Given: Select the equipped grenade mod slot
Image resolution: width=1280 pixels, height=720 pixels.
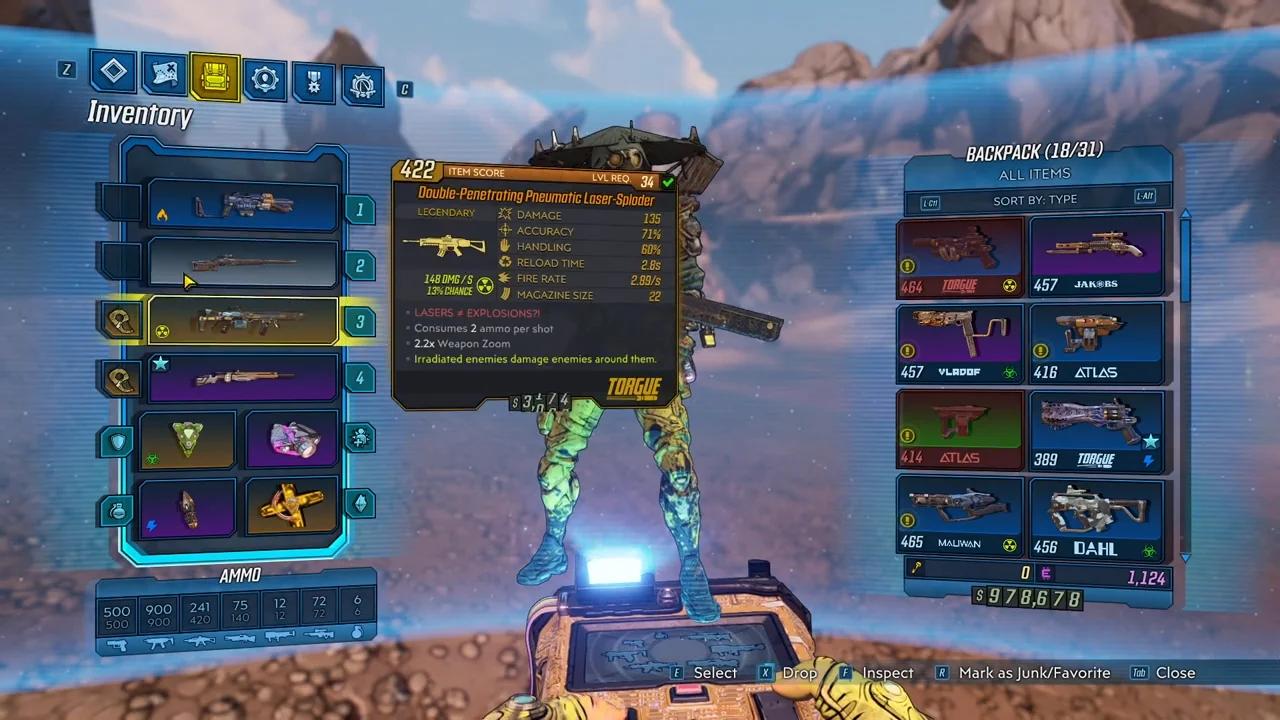Looking at the screenshot, I should pyautogui.click(x=187, y=506).
